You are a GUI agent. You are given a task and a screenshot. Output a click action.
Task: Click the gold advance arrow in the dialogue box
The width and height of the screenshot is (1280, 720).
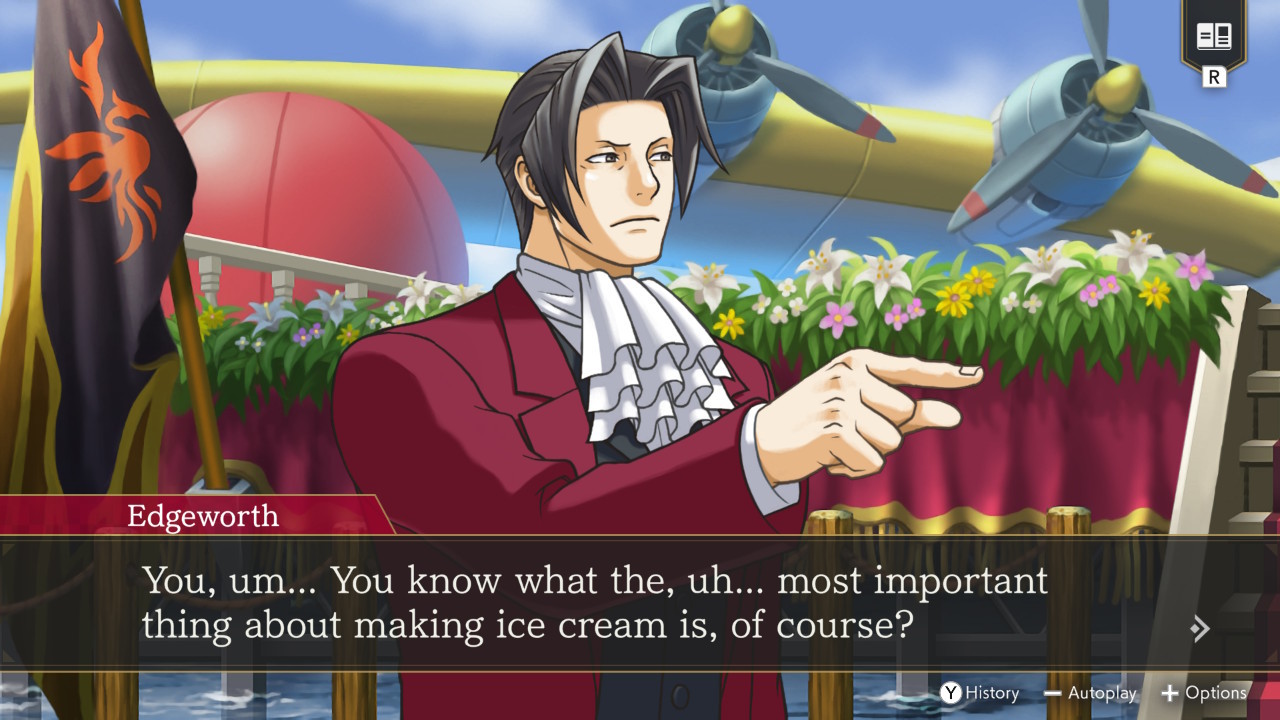(1199, 629)
